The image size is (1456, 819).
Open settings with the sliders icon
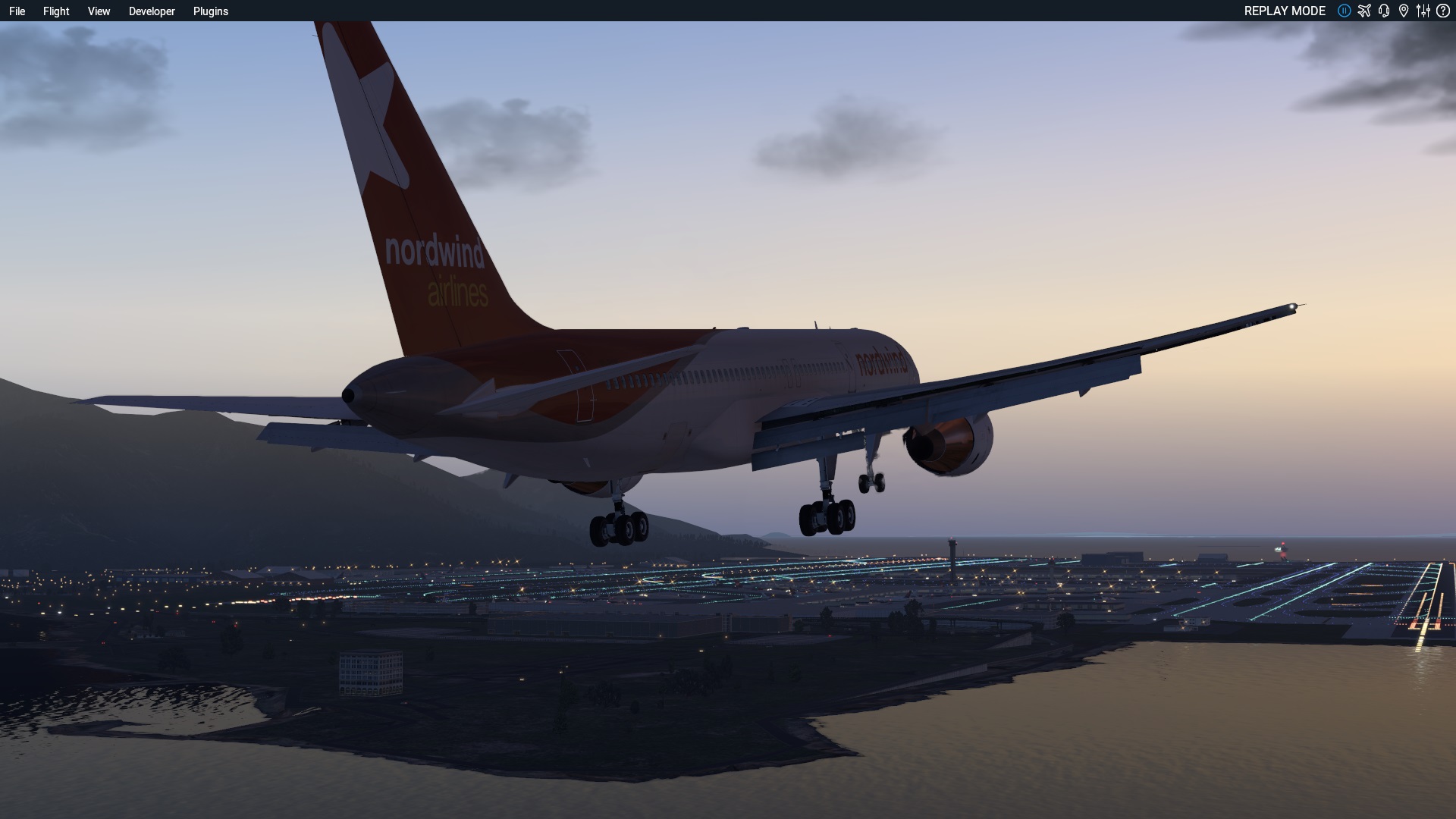tap(1423, 11)
